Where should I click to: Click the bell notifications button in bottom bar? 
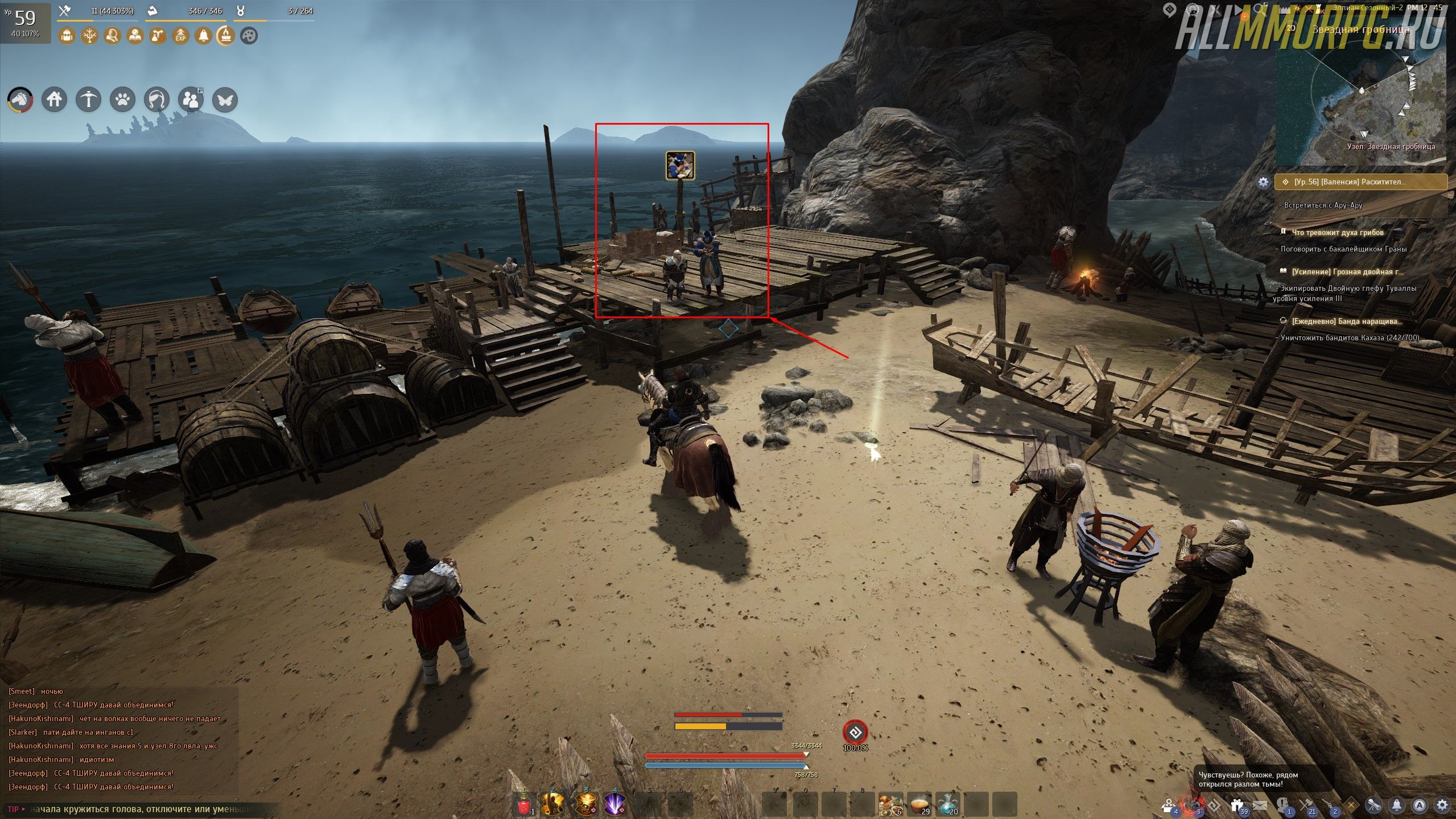click(x=1397, y=805)
